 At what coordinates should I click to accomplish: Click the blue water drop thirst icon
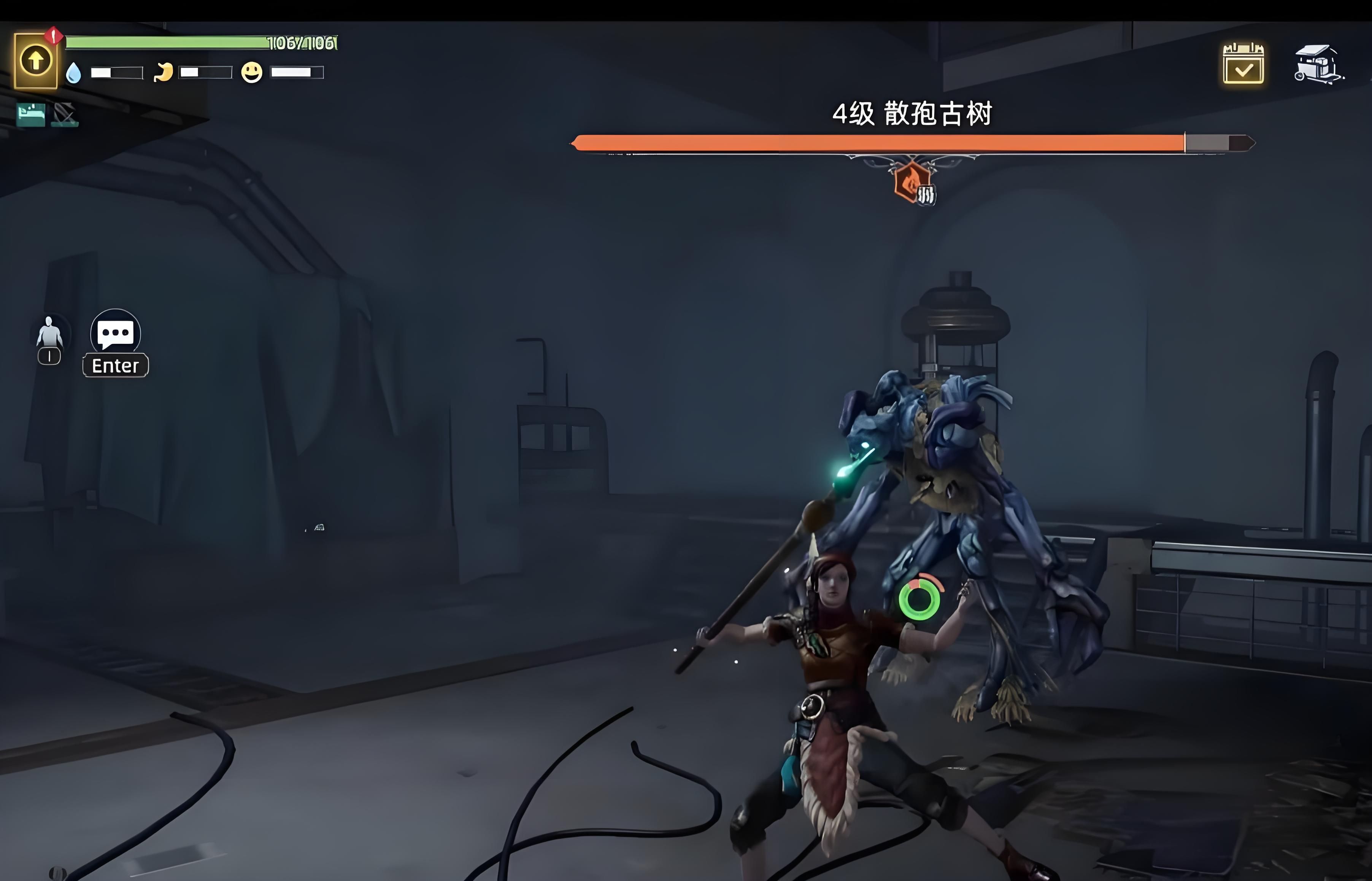(x=74, y=73)
